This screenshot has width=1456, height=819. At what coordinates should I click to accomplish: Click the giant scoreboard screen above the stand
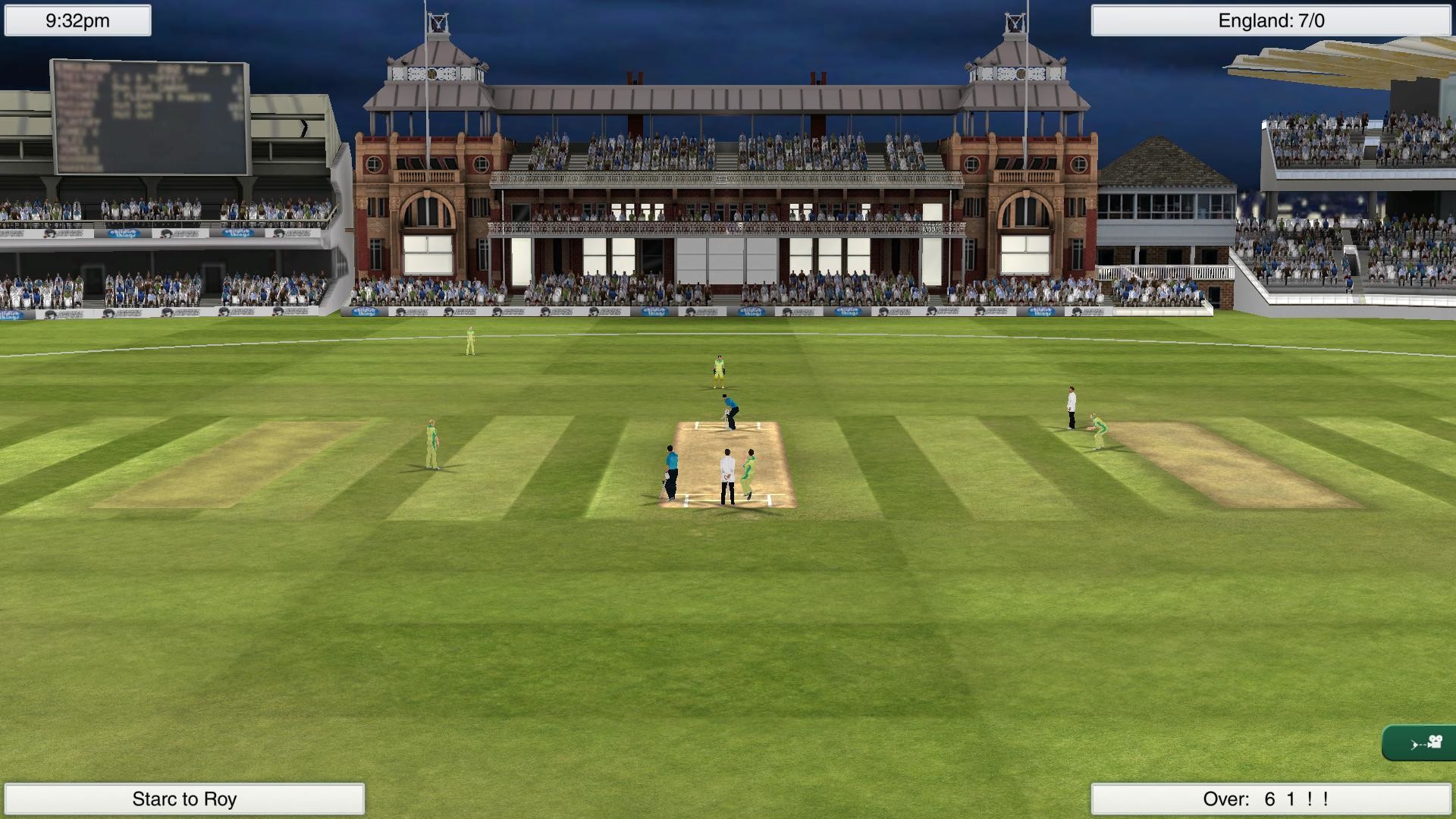152,114
